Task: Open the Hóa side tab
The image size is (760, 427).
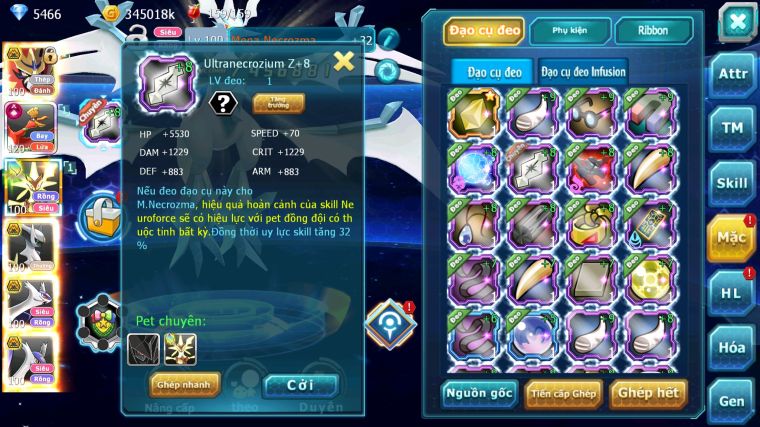Action: point(733,347)
